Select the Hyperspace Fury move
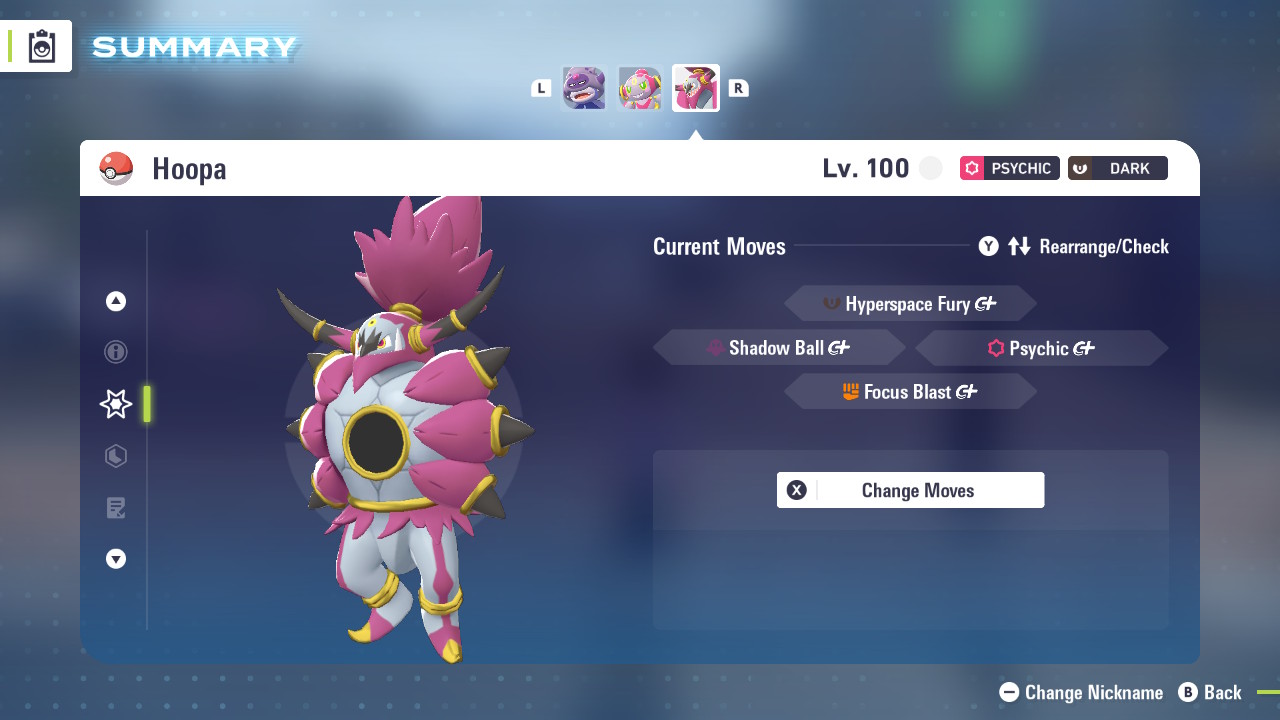Viewport: 1280px width, 720px height. 910,303
